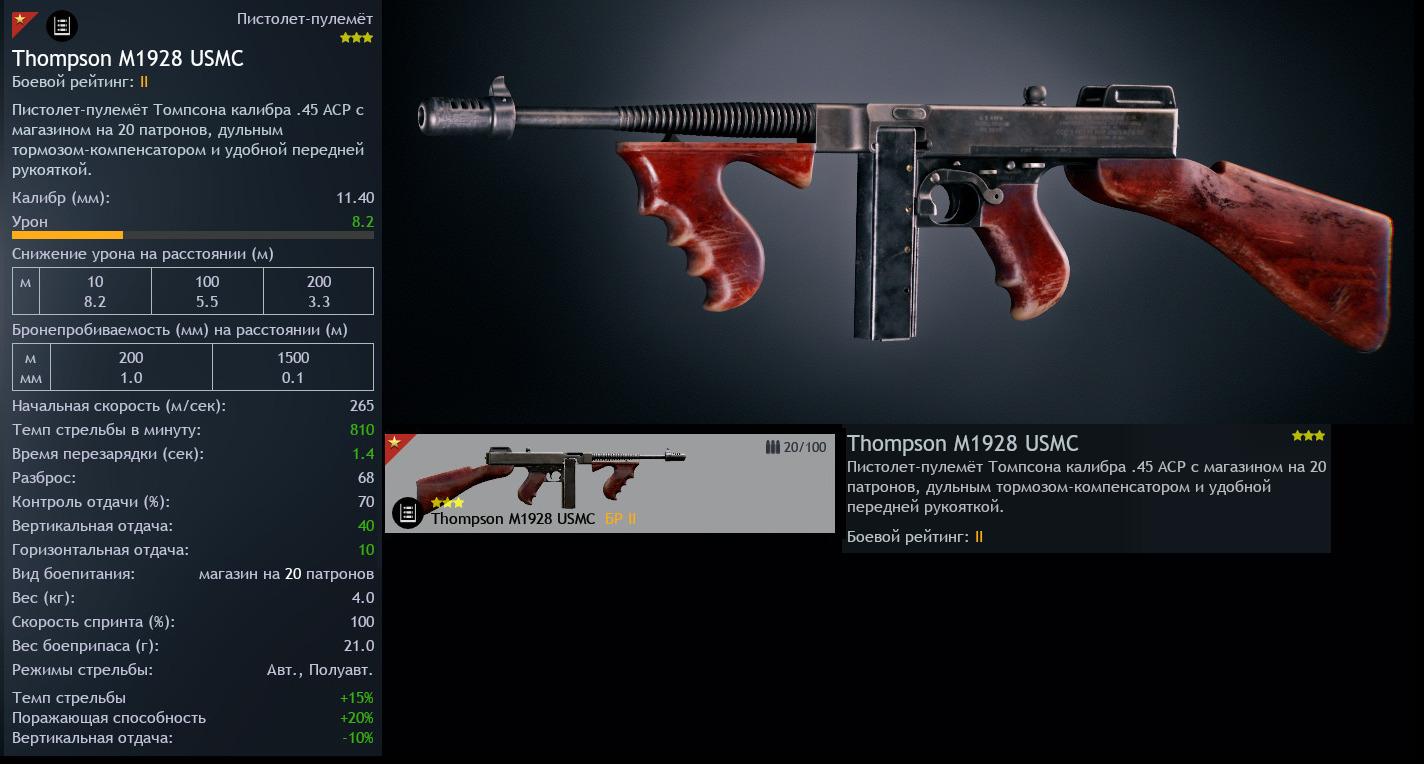Click the list icon on the weapon card

(x=407, y=513)
